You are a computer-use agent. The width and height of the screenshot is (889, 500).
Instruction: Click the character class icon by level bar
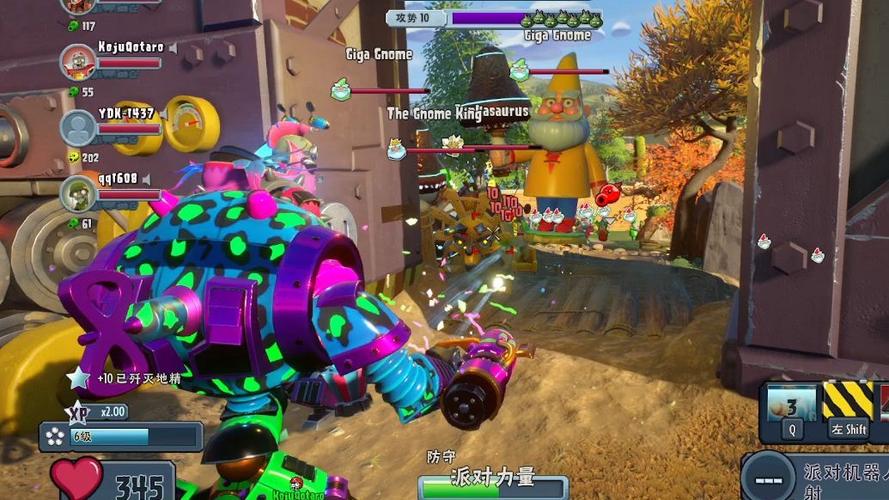[53, 436]
